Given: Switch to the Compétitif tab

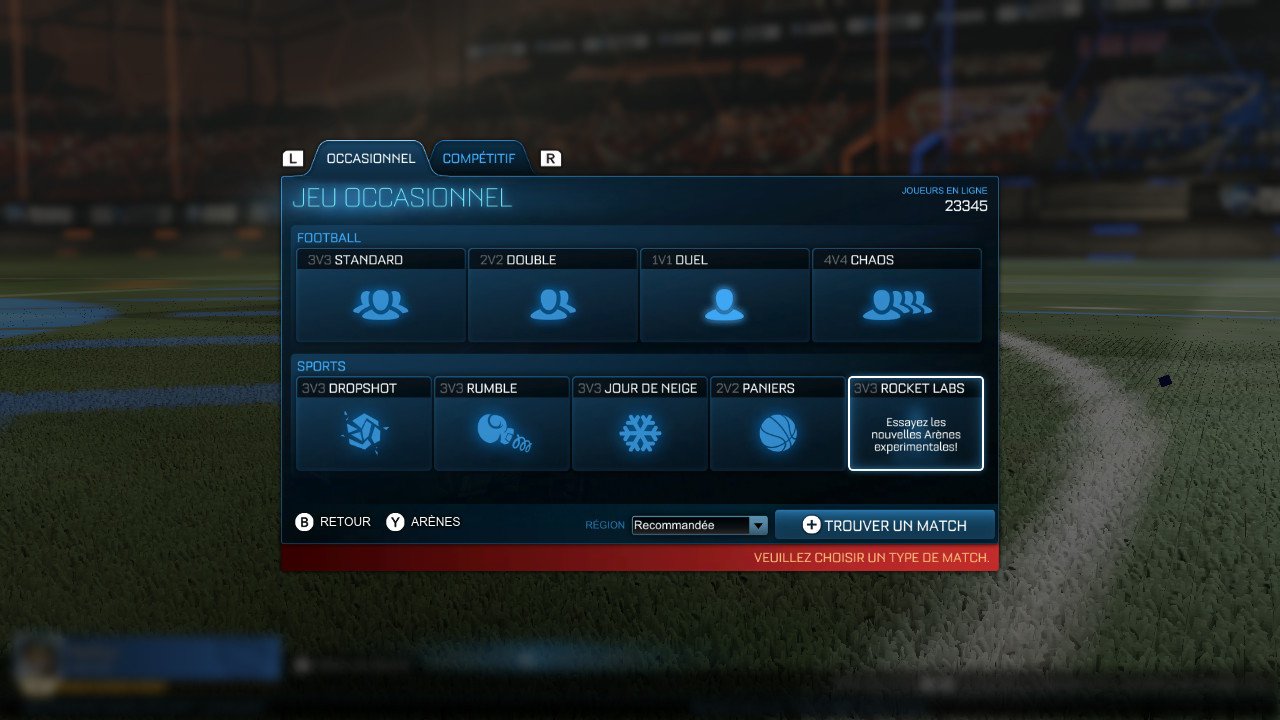Looking at the screenshot, I should [481, 157].
